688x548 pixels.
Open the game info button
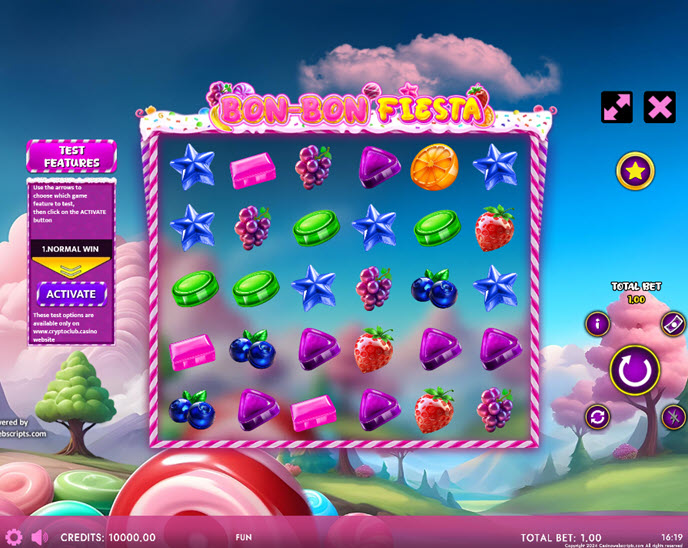coord(598,323)
